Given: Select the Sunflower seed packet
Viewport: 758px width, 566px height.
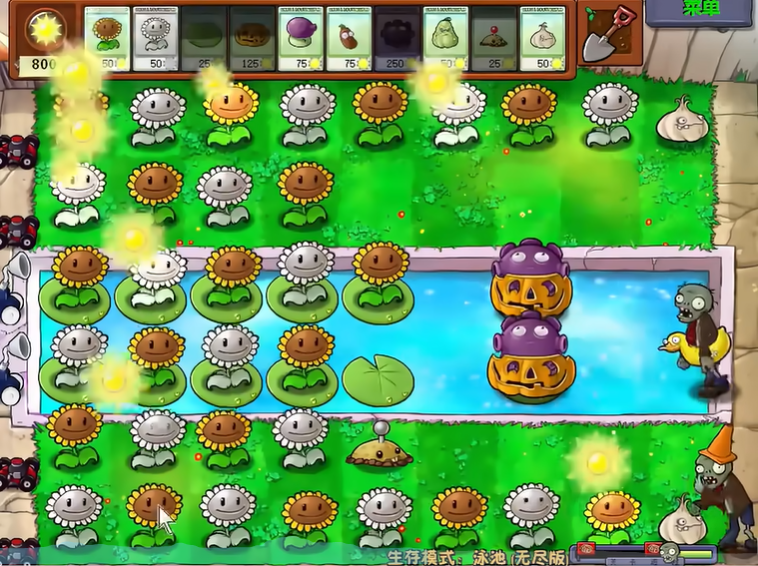Looking at the screenshot, I should coord(107,39).
